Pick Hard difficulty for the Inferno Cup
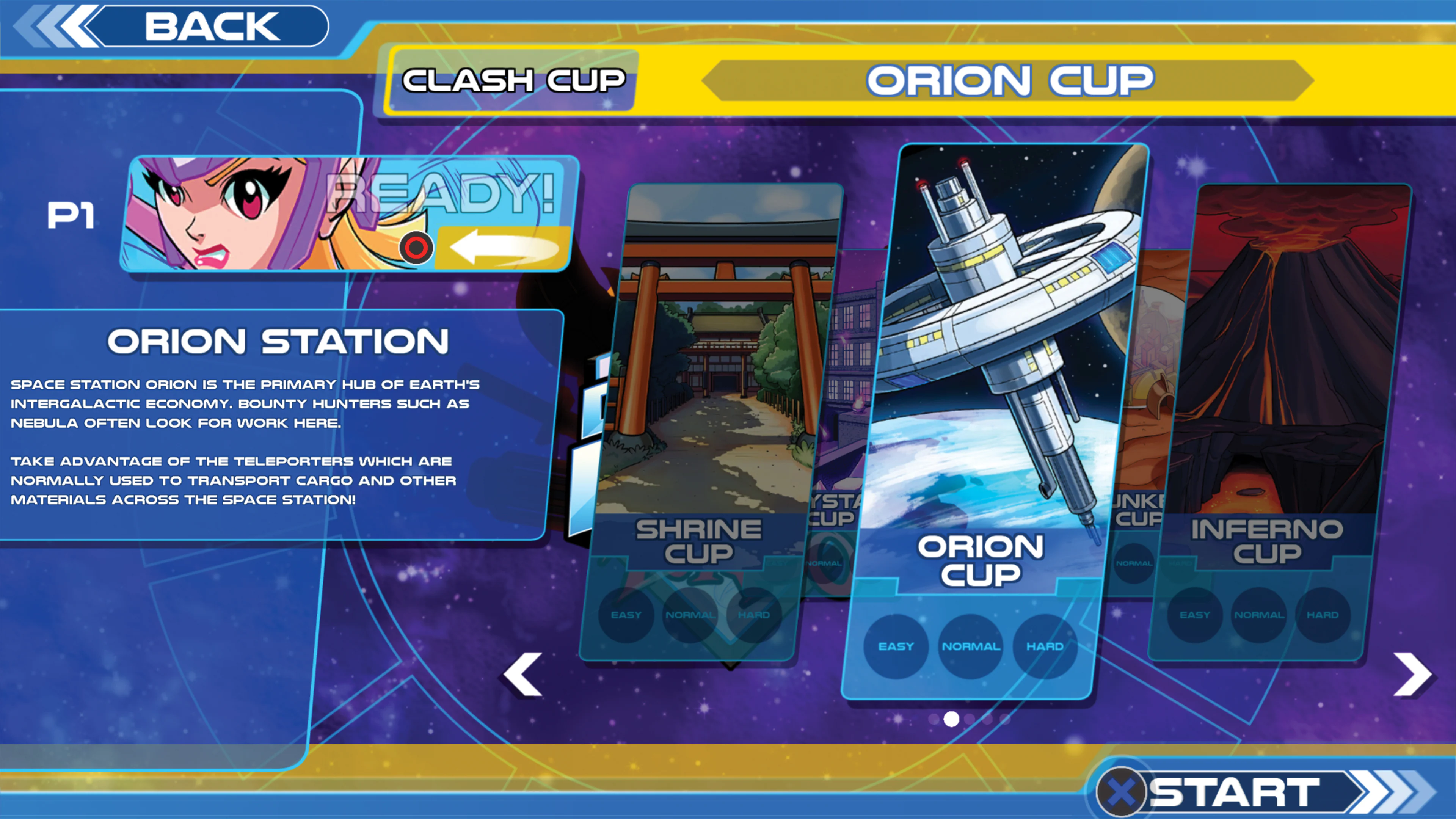Viewport: 1456px width, 819px height. 1325,615
